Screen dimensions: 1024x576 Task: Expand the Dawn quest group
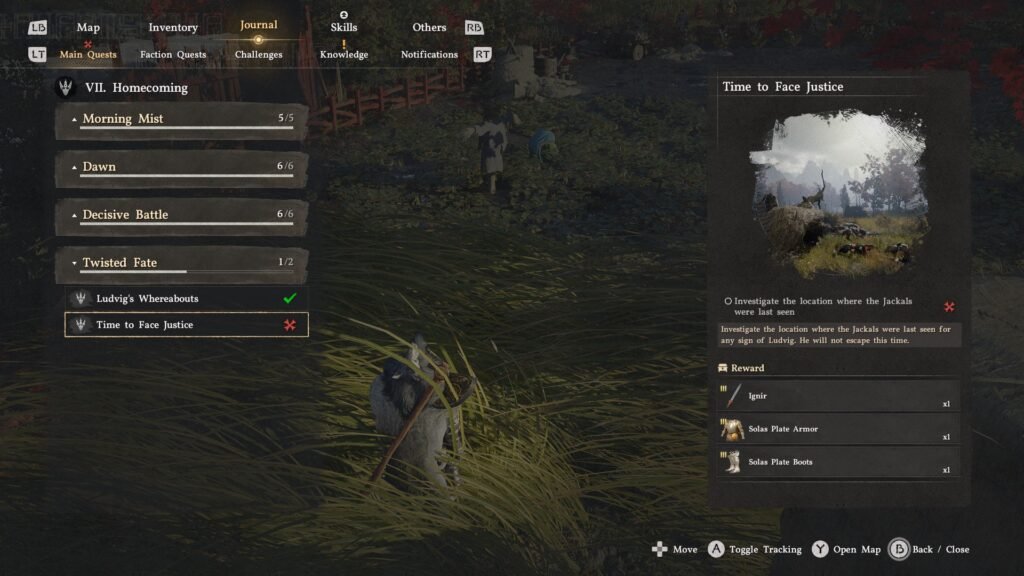pos(181,167)
